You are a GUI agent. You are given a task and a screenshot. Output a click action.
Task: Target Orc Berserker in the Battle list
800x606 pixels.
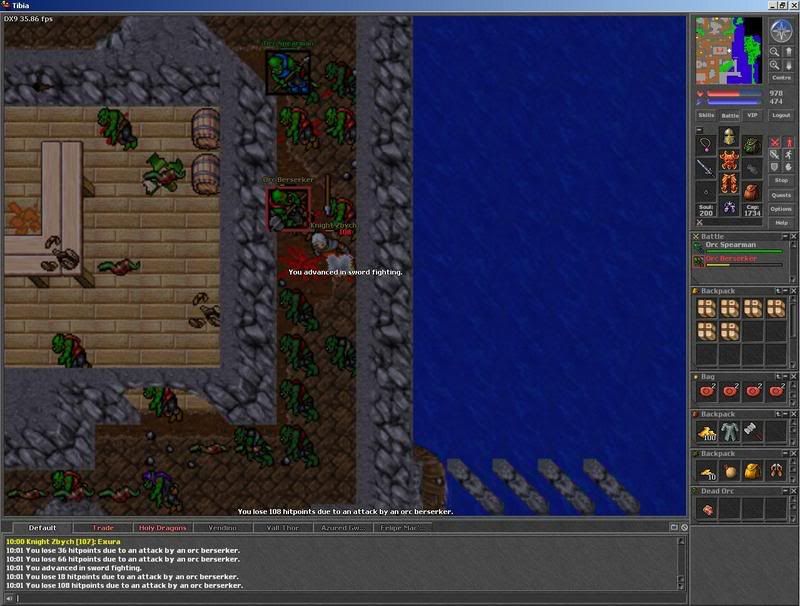point(731,259)
